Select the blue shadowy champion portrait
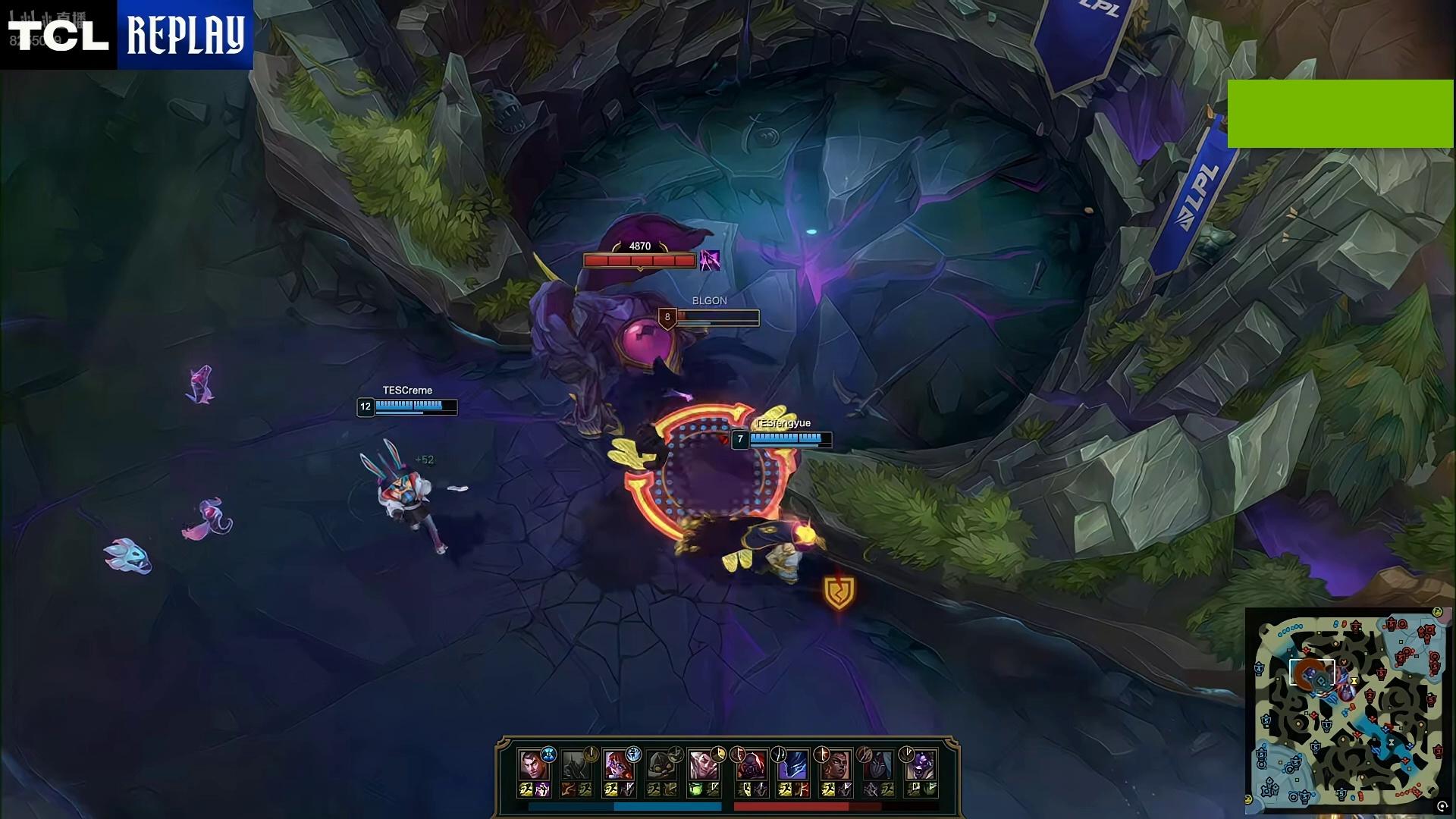1456x819 pixels. point(792,764)
